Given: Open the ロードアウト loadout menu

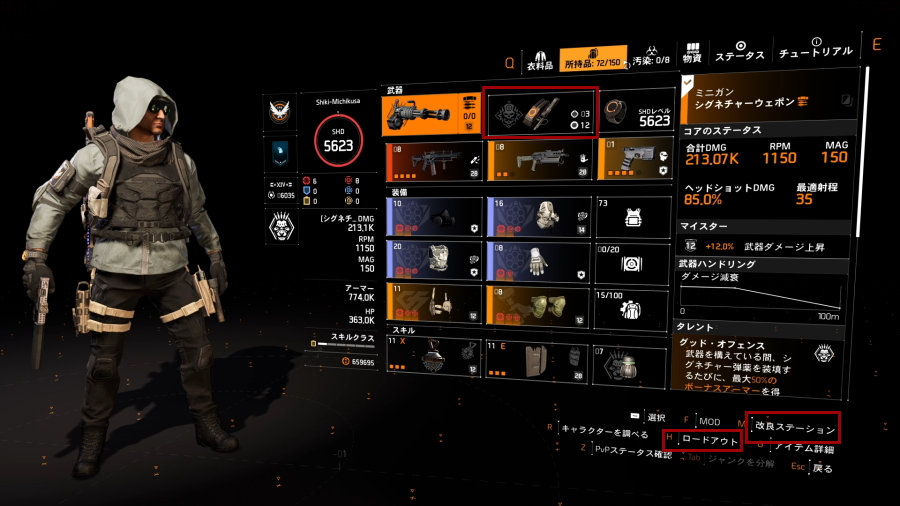Looking at the screenshot, I should (x=710, y=439).
